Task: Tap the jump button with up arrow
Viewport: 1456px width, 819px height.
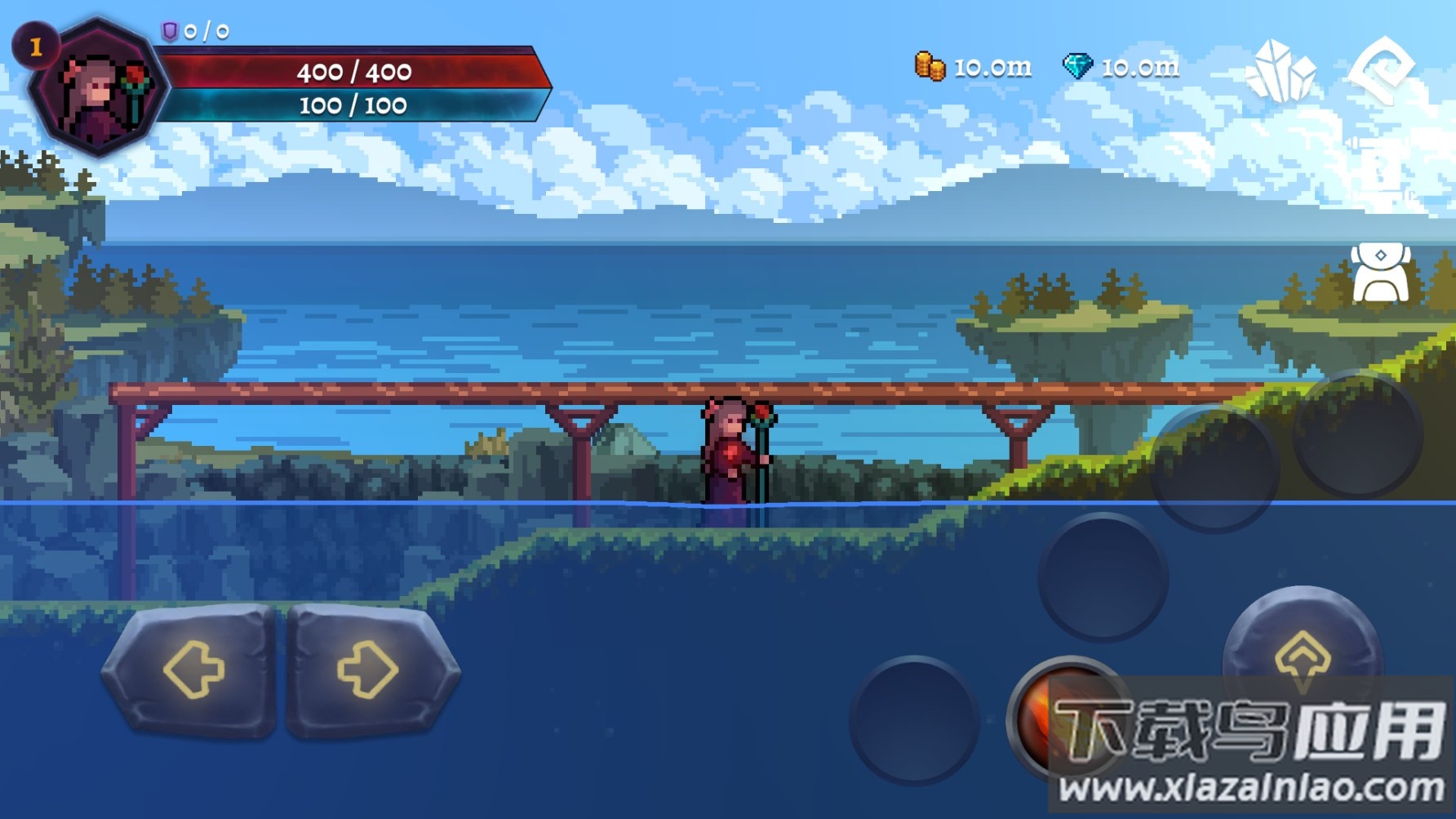Action: (x=1302, y=653)
